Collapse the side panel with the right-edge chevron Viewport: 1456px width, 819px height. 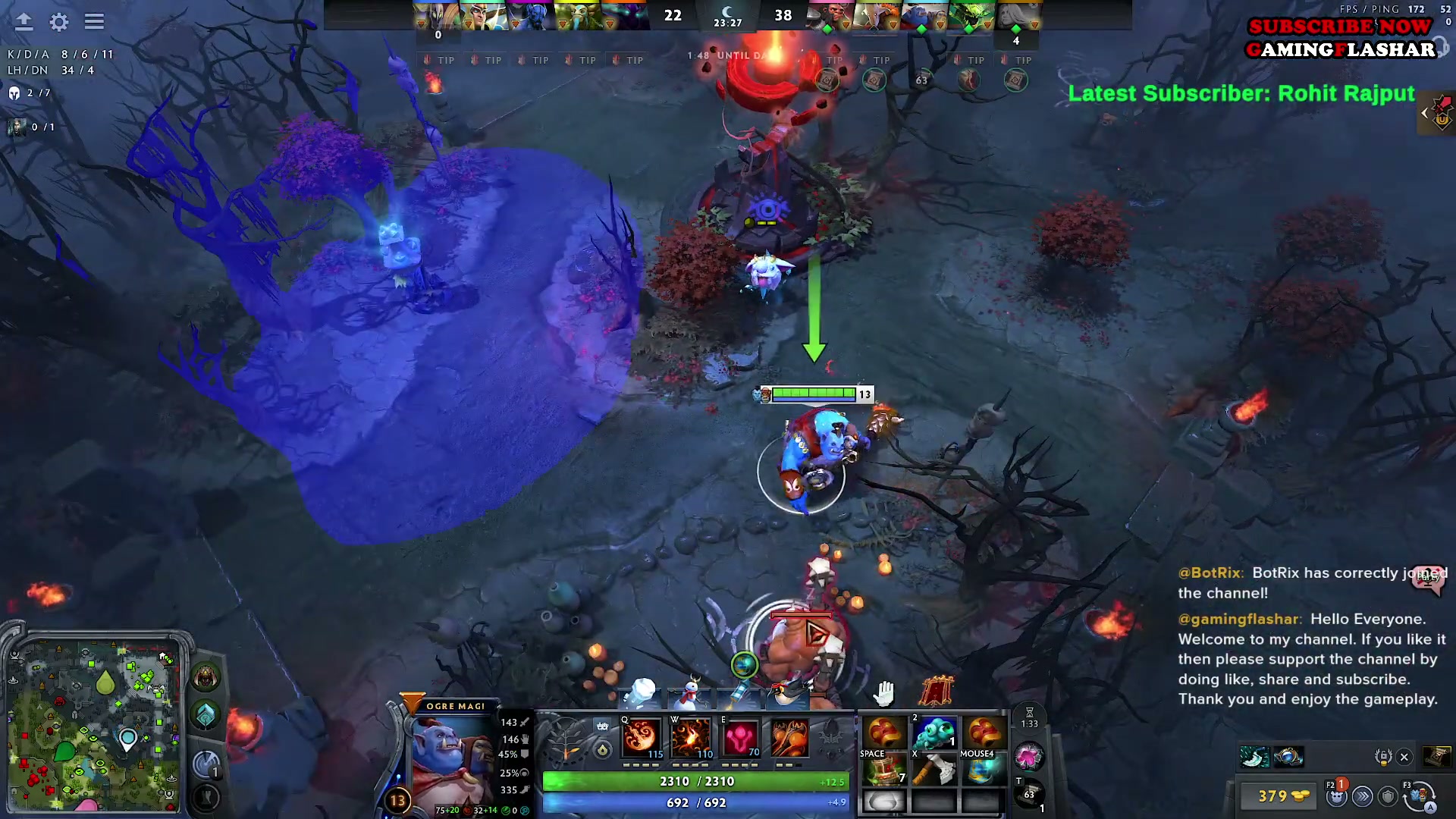point(1424,113)
